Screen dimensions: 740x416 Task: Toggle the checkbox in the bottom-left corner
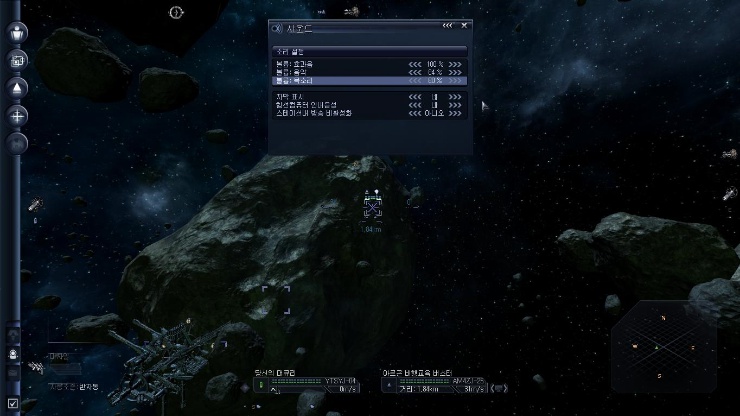(x=12, y=404)
